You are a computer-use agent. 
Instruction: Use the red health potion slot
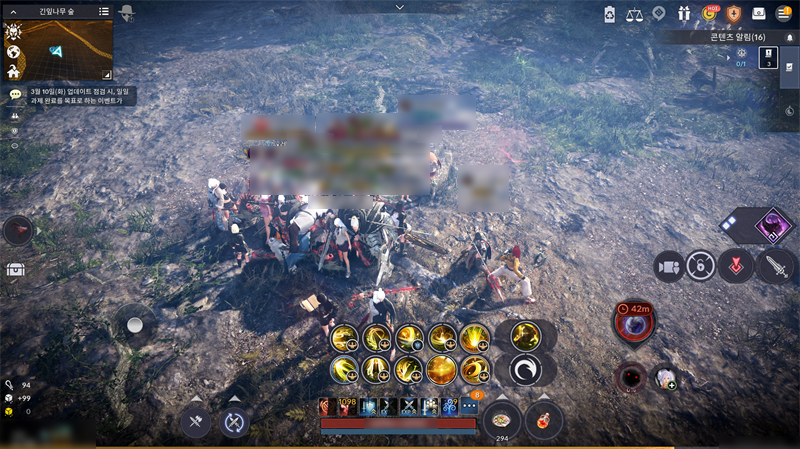click(543, 420)
